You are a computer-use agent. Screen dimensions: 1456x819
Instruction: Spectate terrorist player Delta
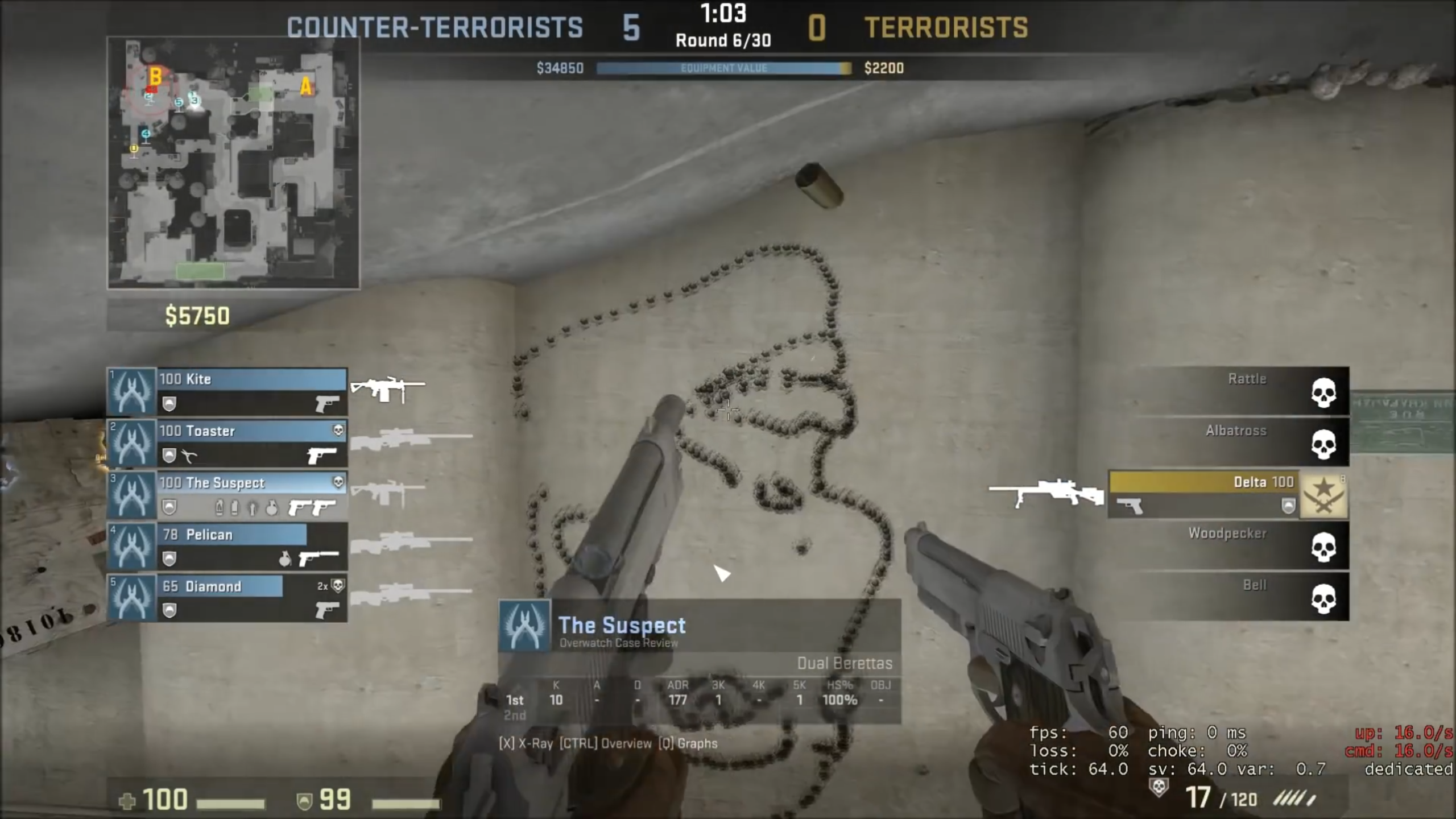[1228, 494]
